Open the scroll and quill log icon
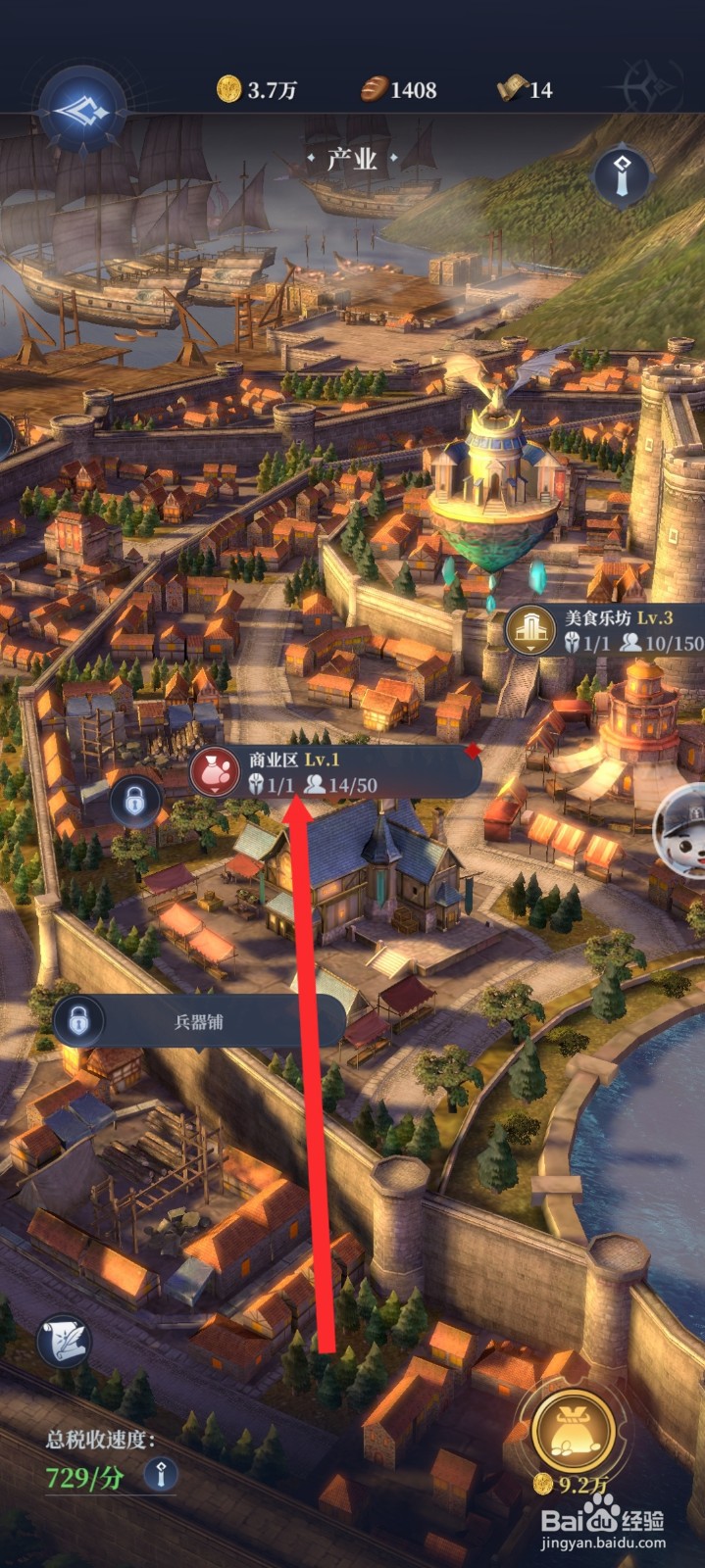The image size is (705, 1568). [x=65, y=1341]
